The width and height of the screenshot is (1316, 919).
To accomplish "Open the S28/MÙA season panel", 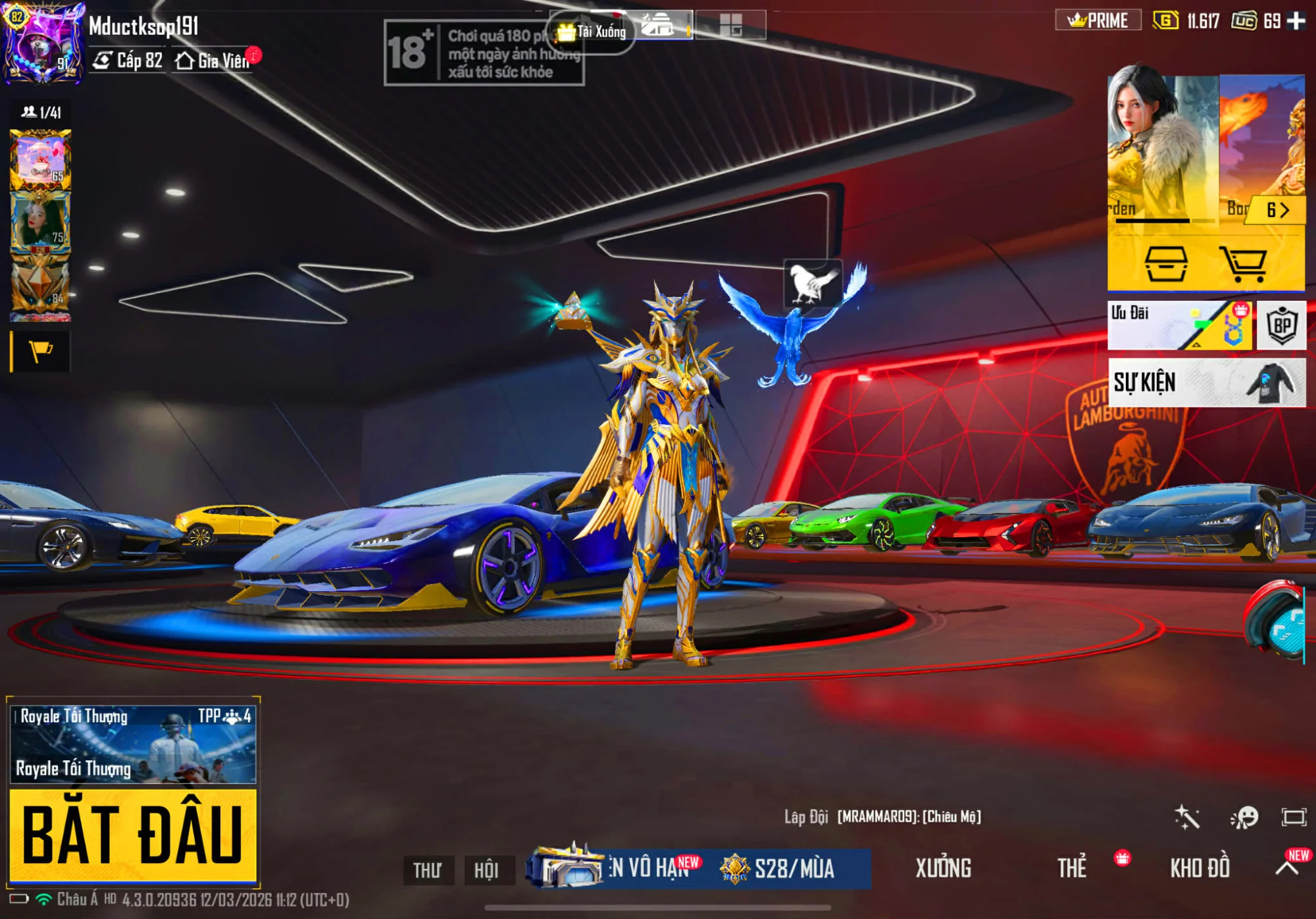I will tap(793, 868).
